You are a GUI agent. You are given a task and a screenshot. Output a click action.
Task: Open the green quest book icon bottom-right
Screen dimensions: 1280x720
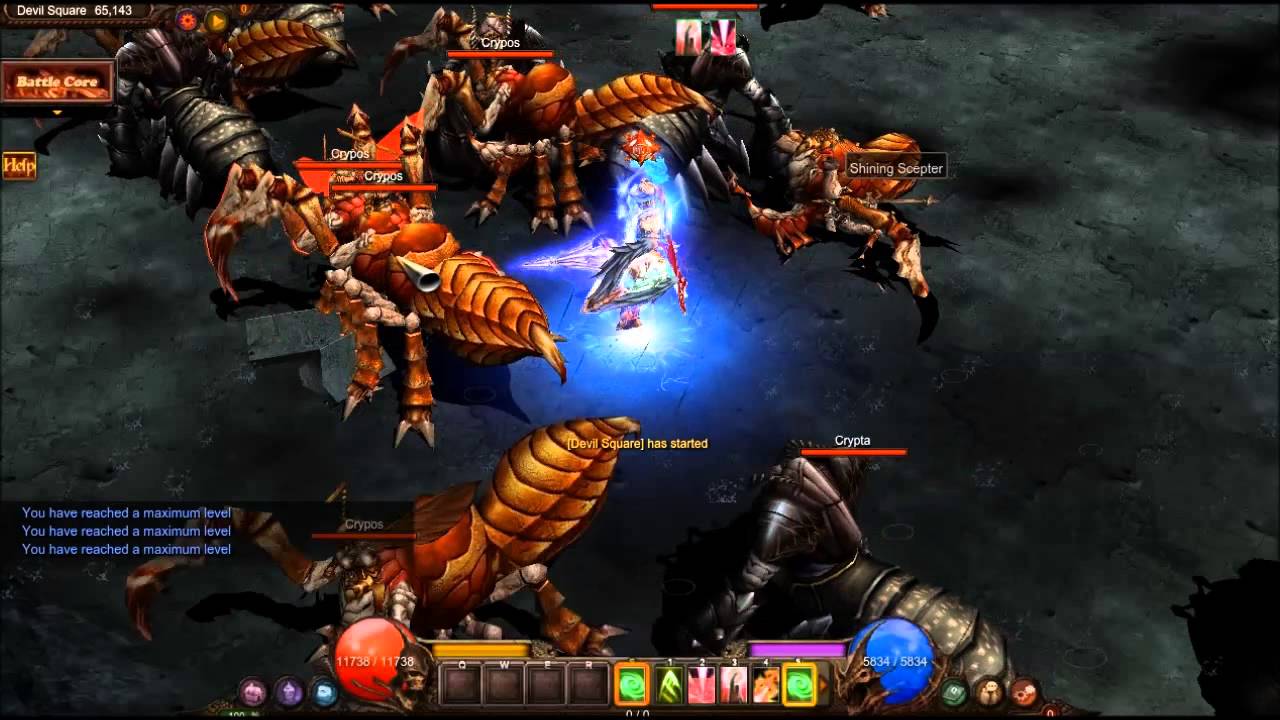pos(954,691)
